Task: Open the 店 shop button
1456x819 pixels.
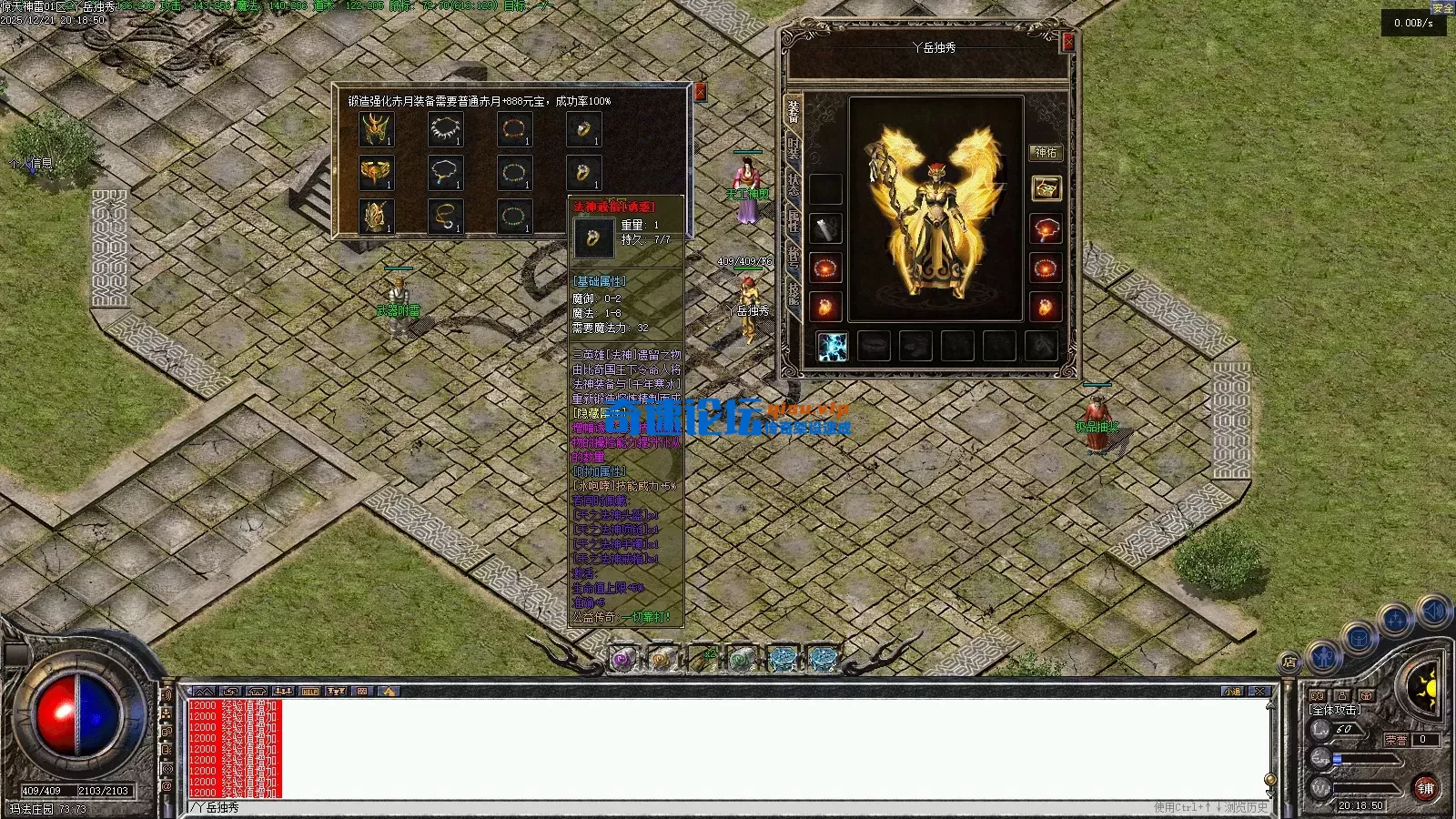Action: pos(1289,662)
